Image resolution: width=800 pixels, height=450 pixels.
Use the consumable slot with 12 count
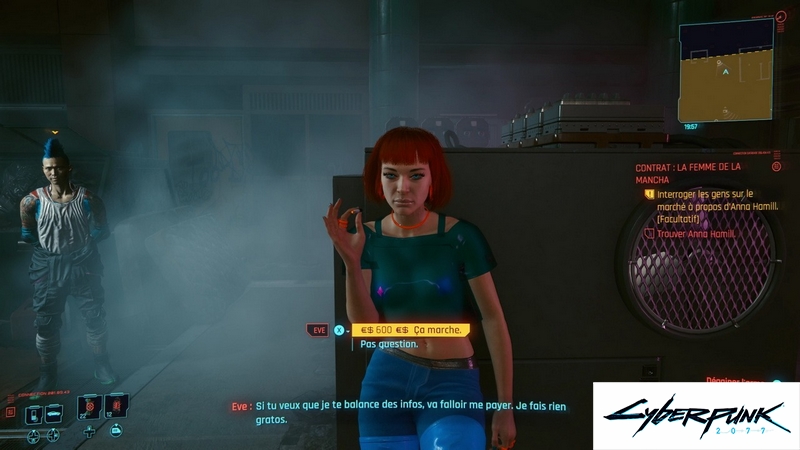click(117, 408)
